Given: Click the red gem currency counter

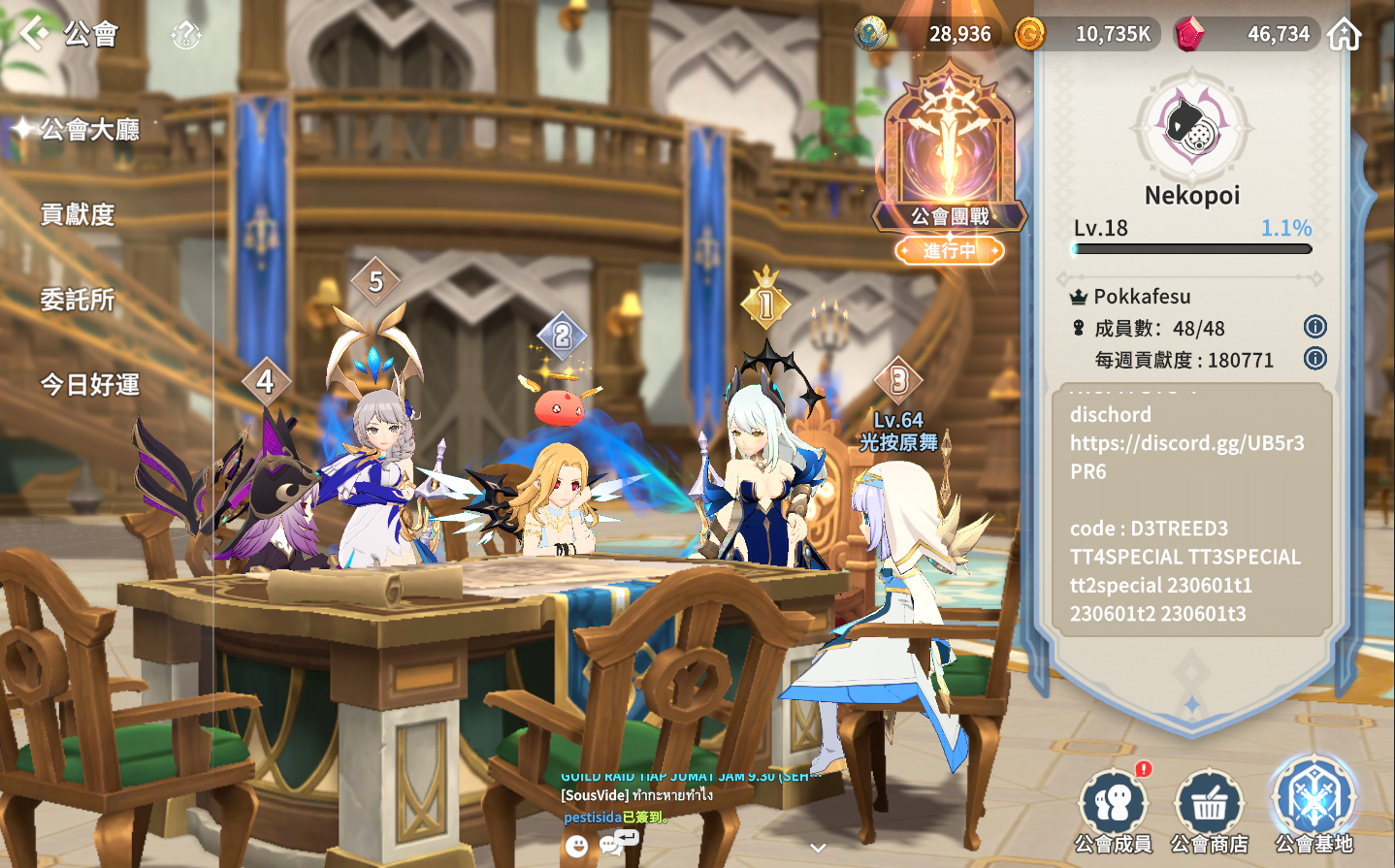Looking at the screenshot, I should (1246, 34).
